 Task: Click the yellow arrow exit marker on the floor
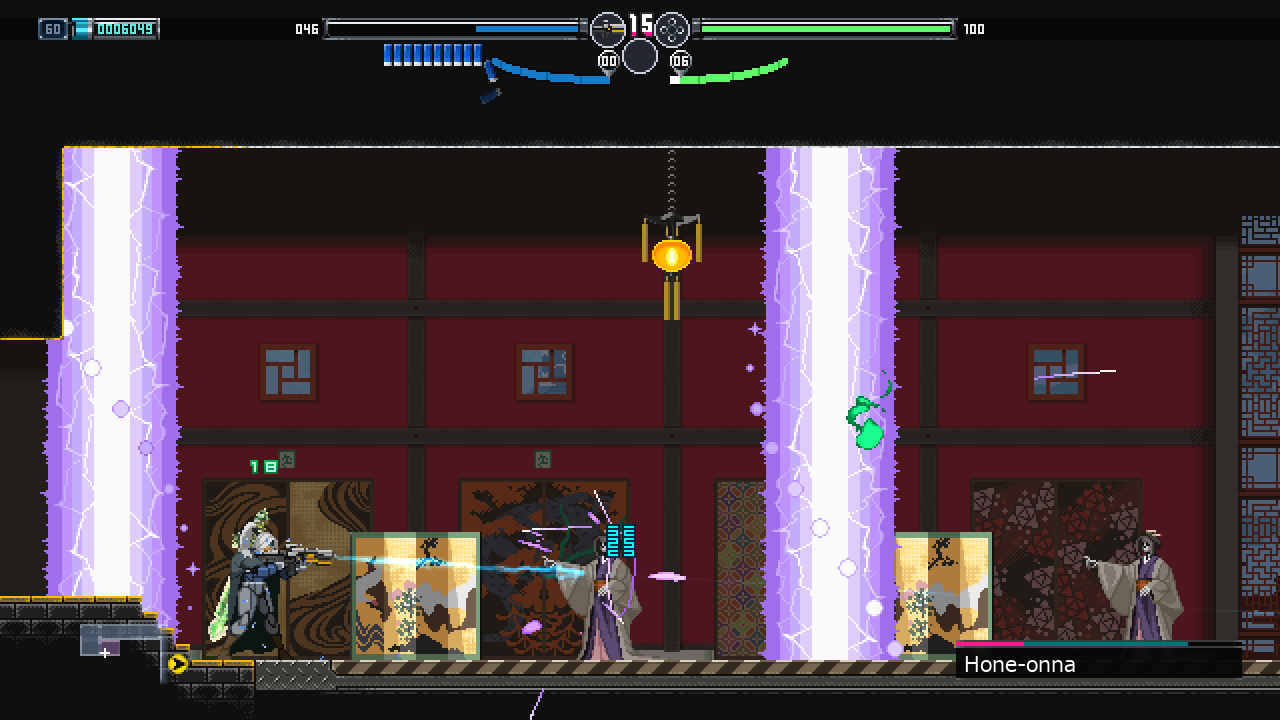click(177, 663)
